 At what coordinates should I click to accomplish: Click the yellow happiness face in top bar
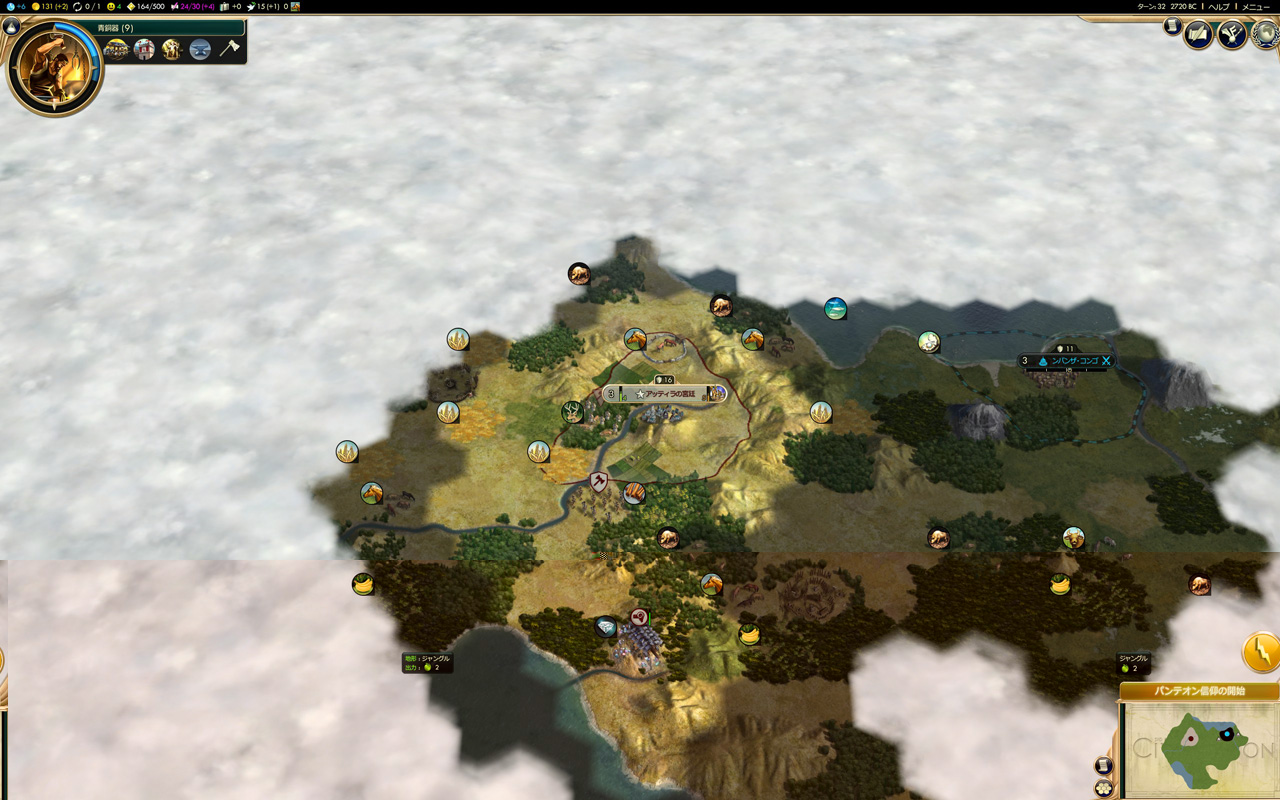pos(111,6)
